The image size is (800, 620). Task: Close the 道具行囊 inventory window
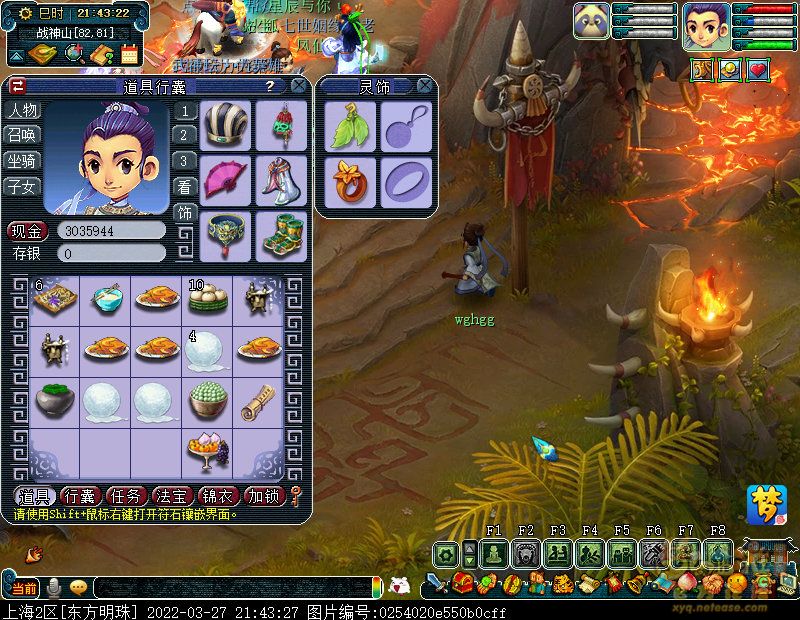click(298, 87)
